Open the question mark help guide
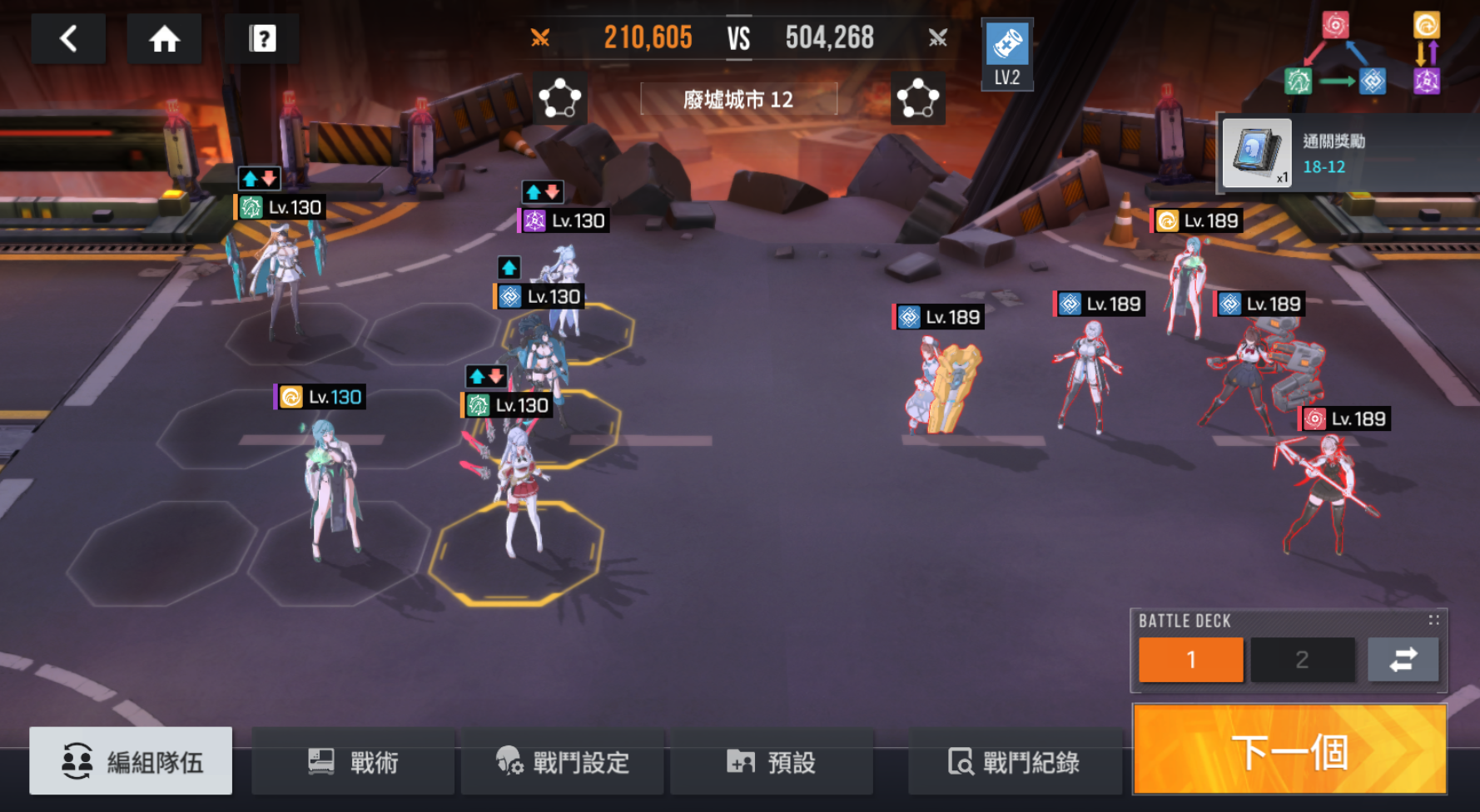Viewport: 1480px width, 812px height. click(x=262, y=38)
